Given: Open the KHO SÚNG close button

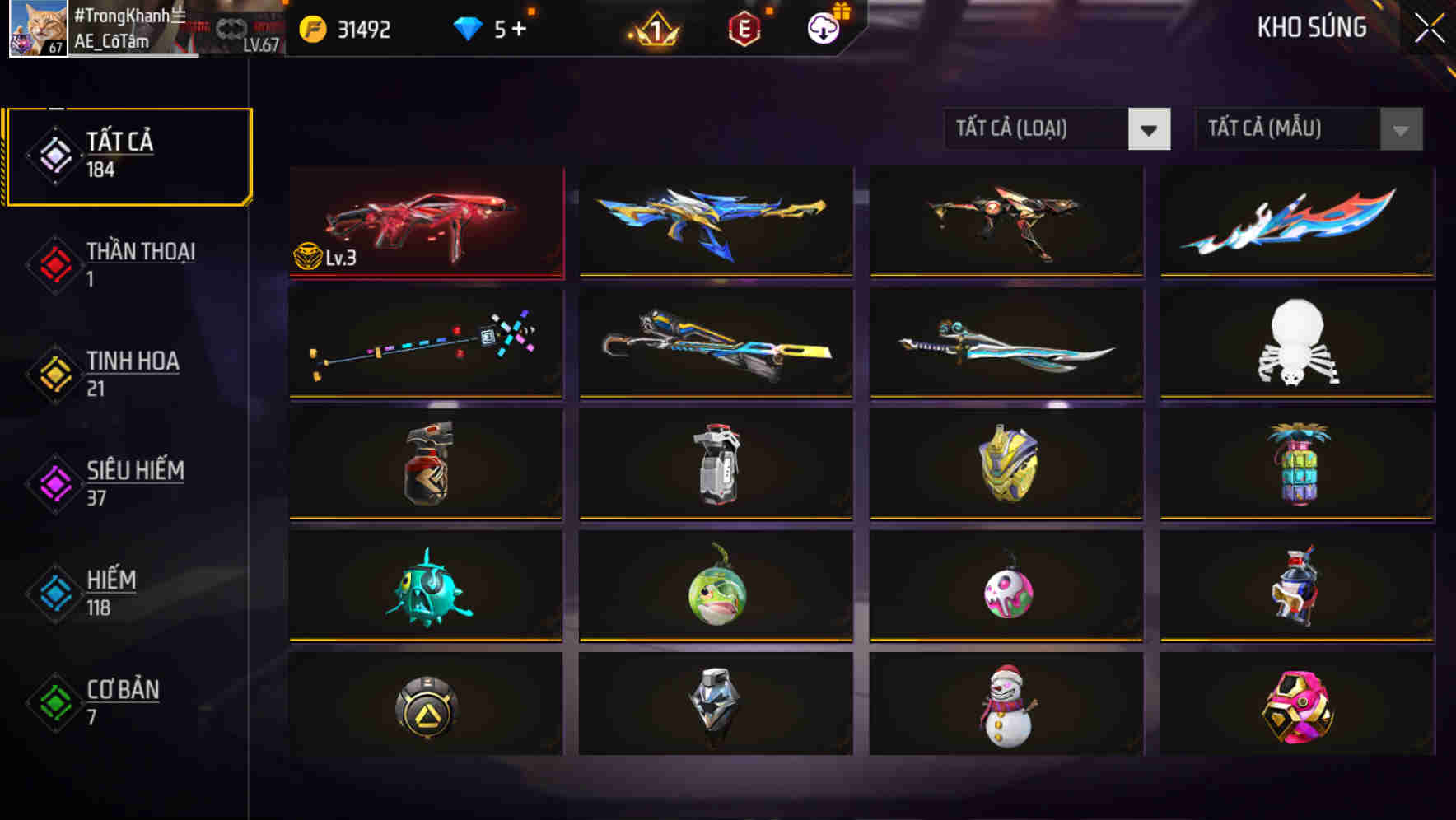Looking at the screenshot, I should [1427, 26].
